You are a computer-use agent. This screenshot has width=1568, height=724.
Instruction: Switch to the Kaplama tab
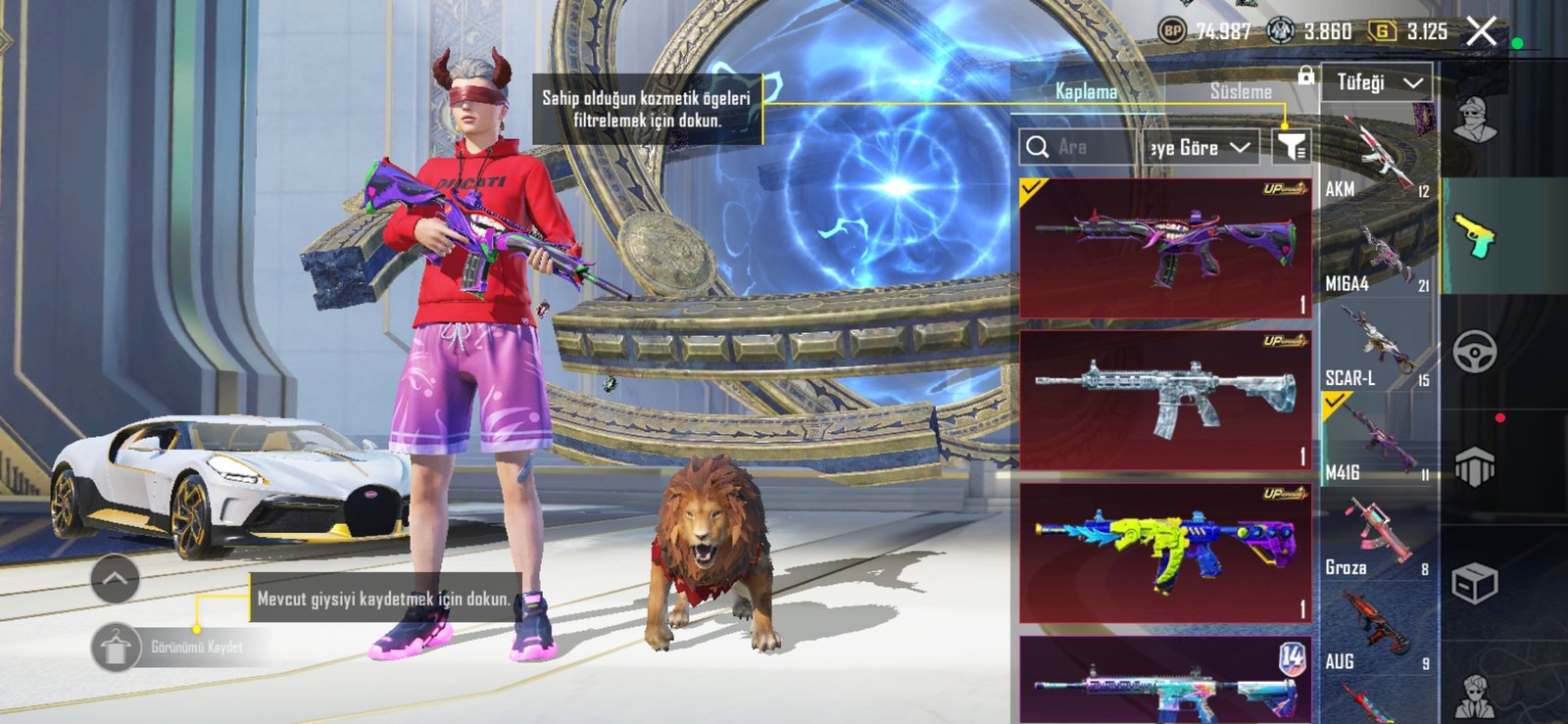tap(1086, 91)
